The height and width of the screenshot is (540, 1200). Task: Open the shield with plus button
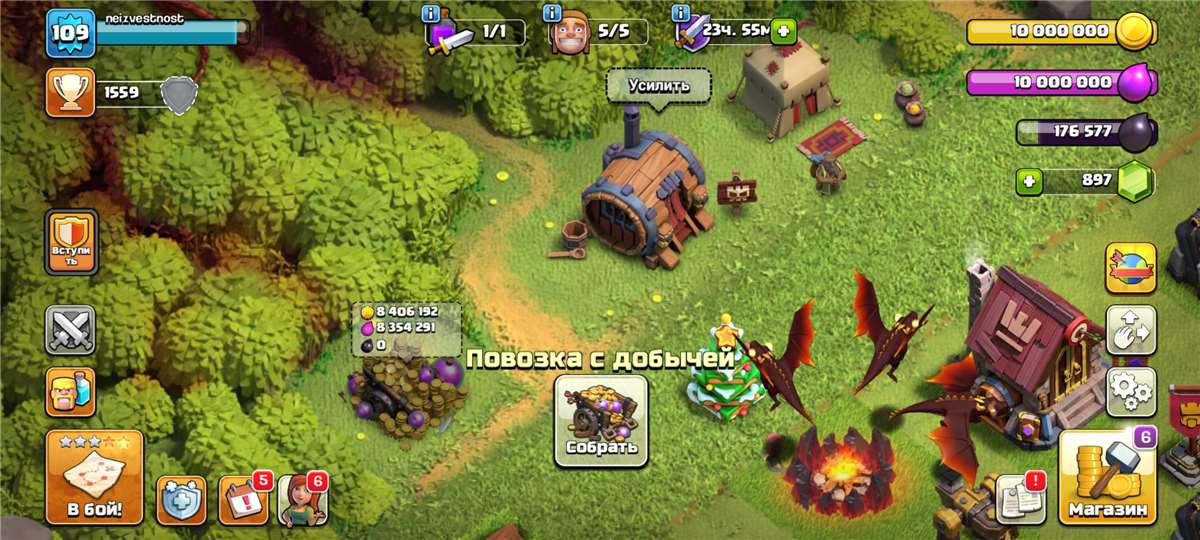pos(181,499)
